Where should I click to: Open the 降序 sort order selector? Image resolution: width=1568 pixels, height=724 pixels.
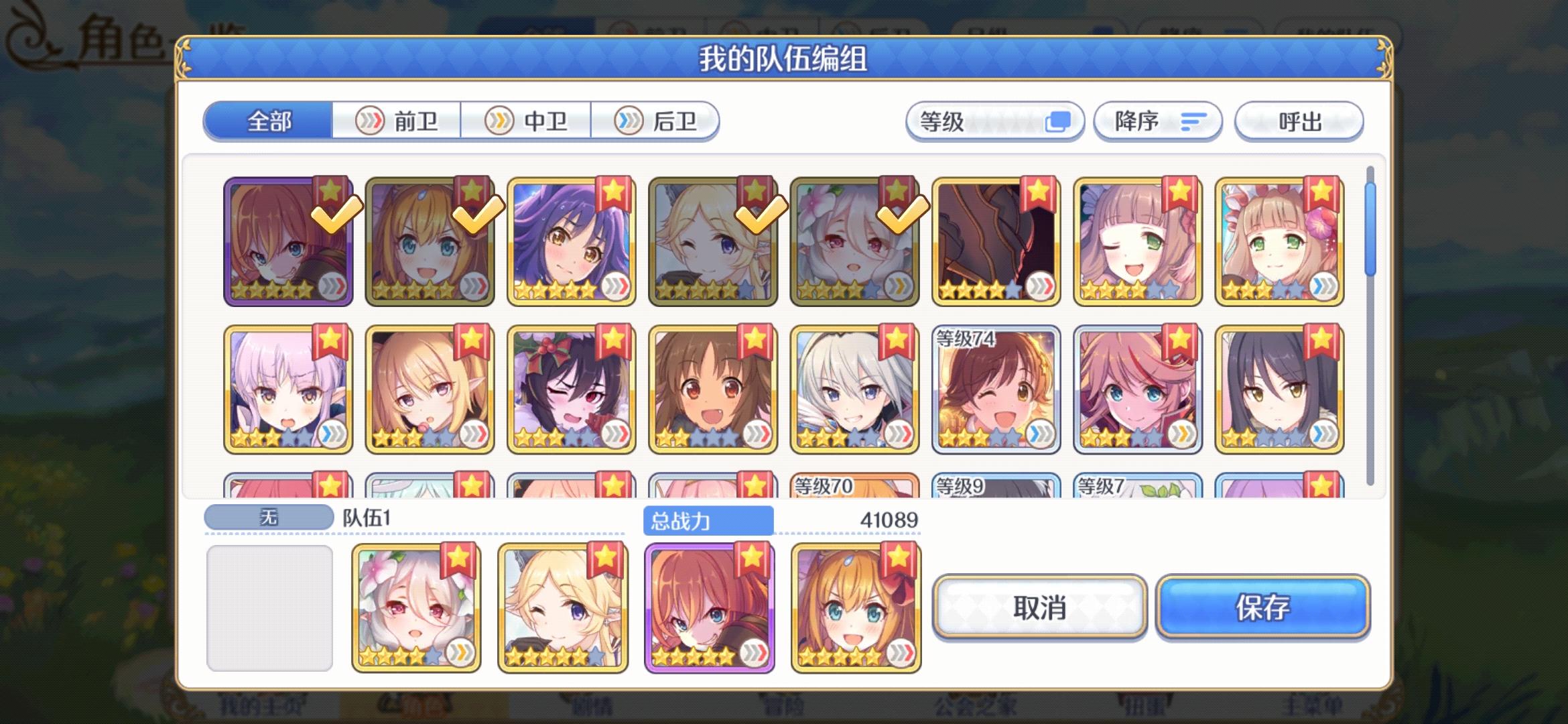point(1158,121)
